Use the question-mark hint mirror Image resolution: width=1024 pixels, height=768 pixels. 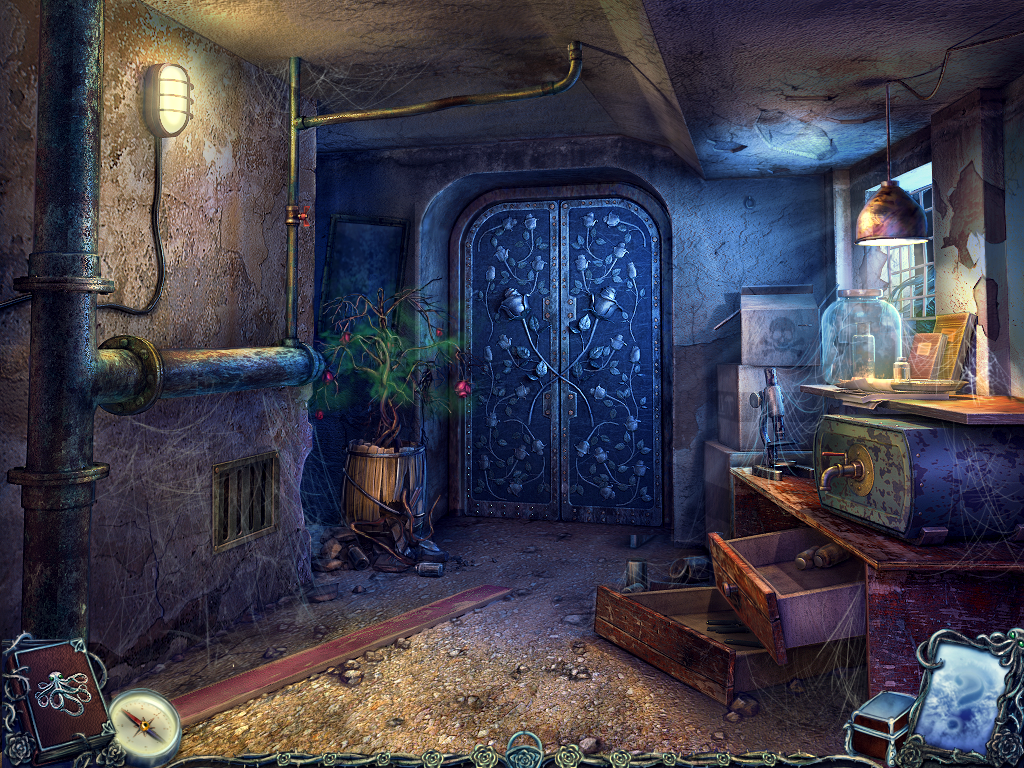point(960,694)
